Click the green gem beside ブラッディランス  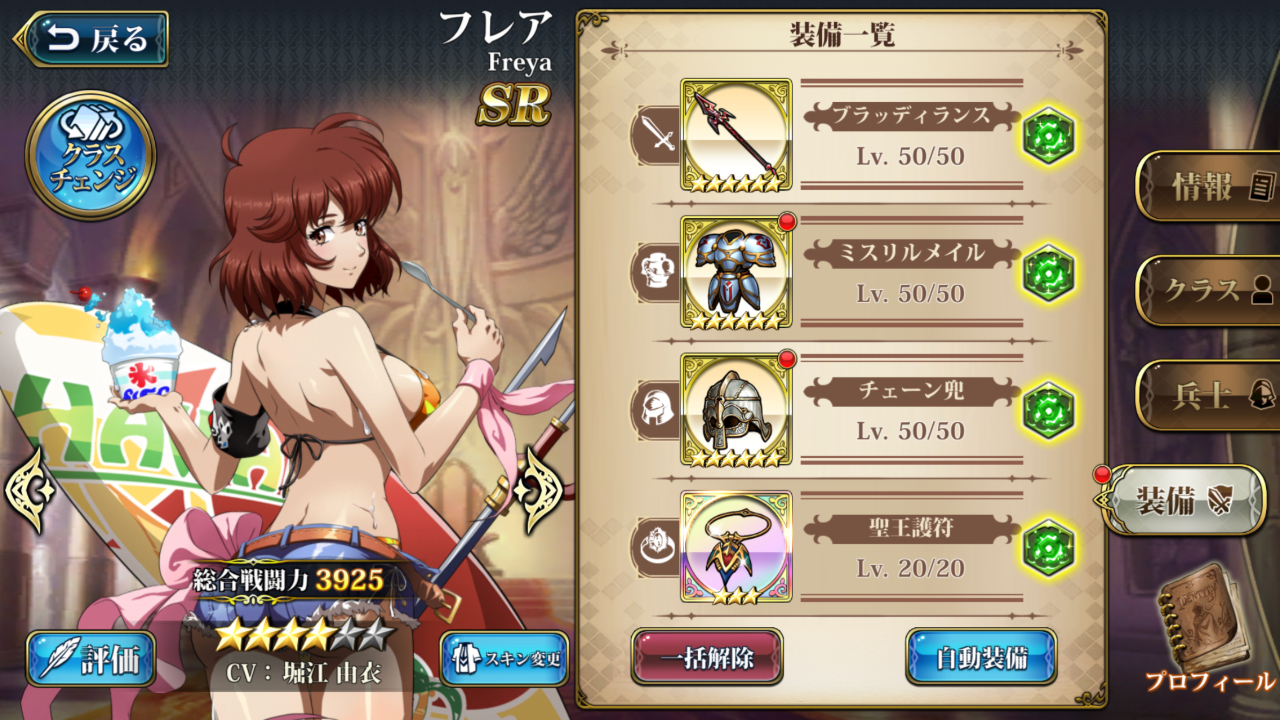[1048, 137]
